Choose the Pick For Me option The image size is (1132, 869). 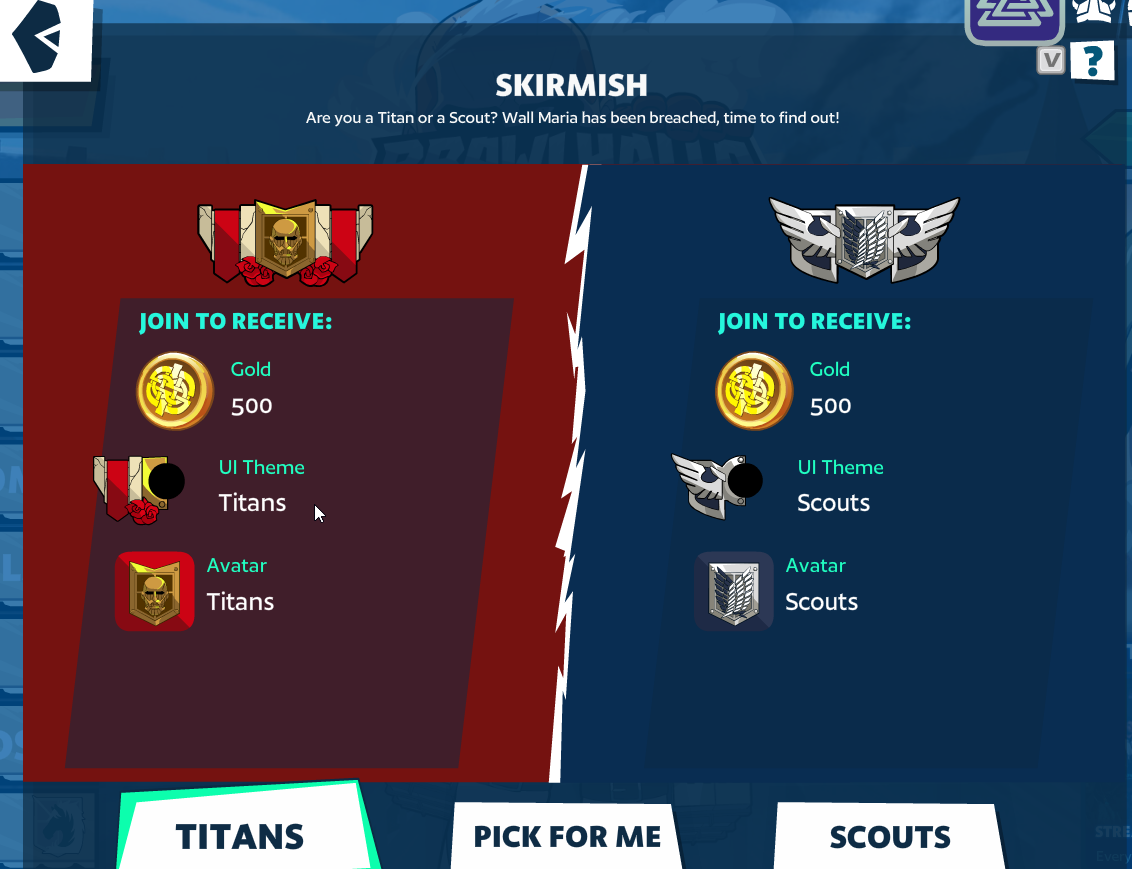tap(567, 836)
